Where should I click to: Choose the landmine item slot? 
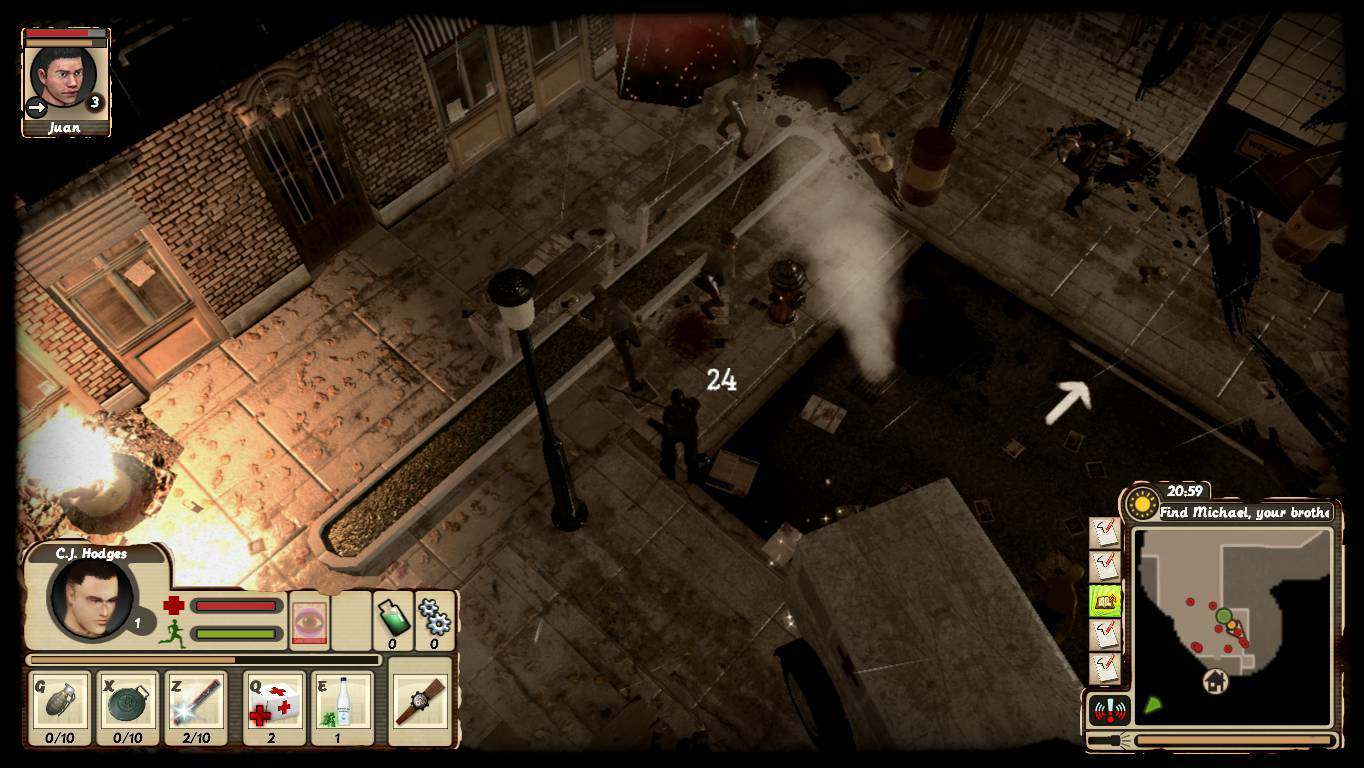coord(127,707)
